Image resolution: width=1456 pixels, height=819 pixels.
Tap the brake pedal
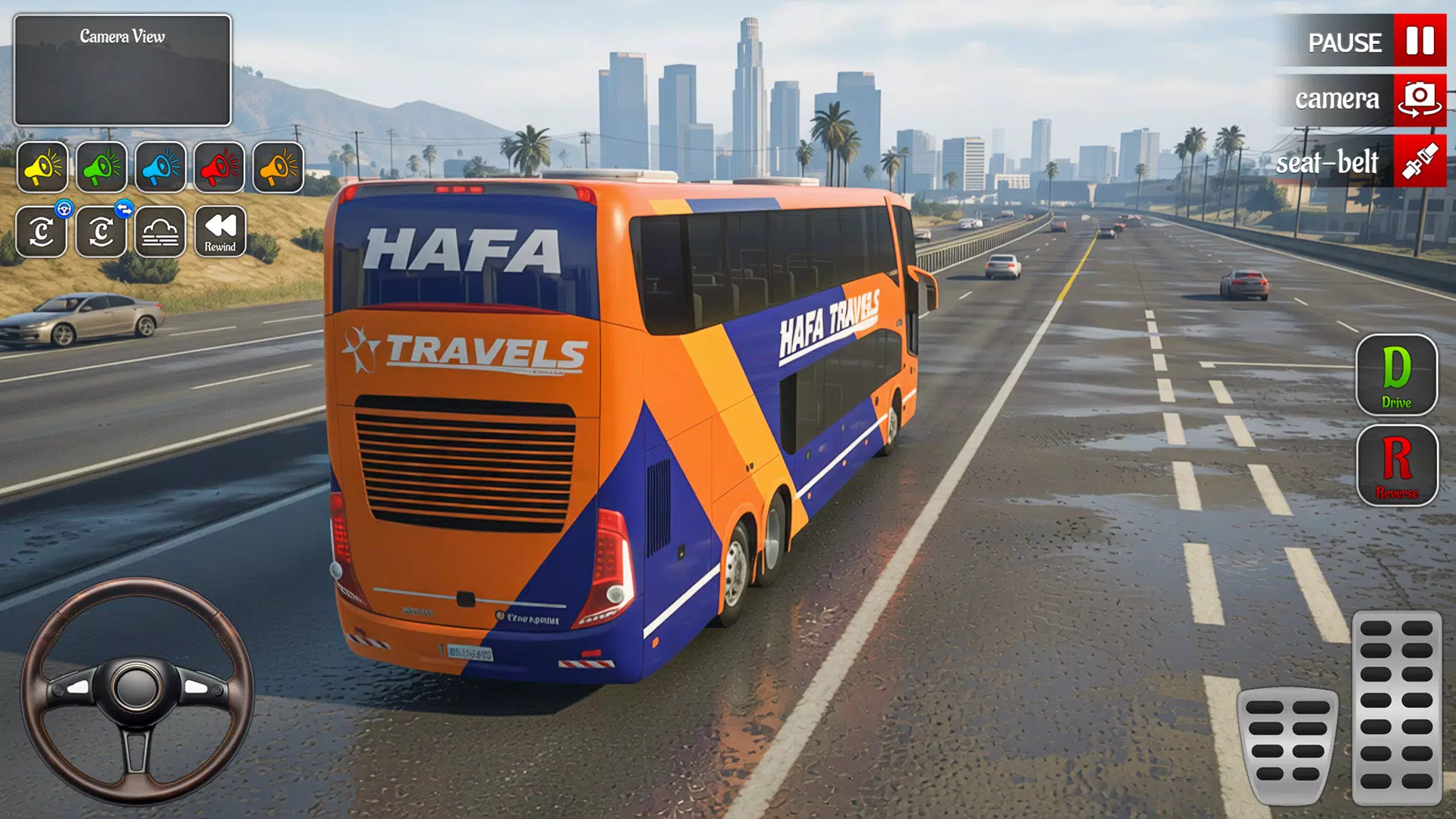coord(1288,744)
